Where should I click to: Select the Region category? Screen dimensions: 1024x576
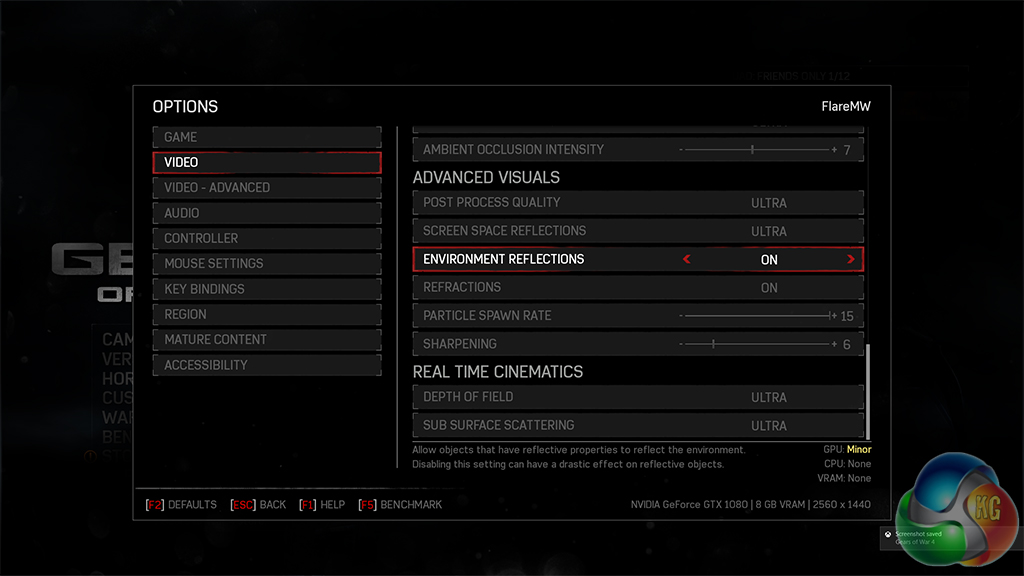266,315
